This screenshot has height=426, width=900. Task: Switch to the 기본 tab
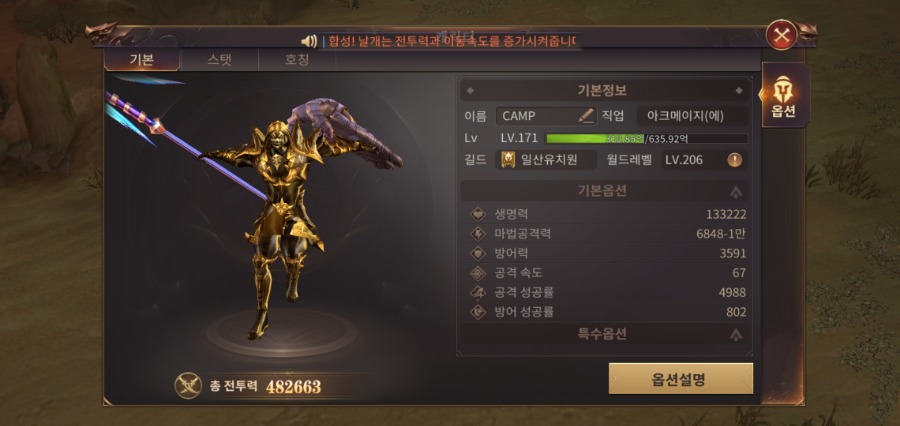click(141, 60)
